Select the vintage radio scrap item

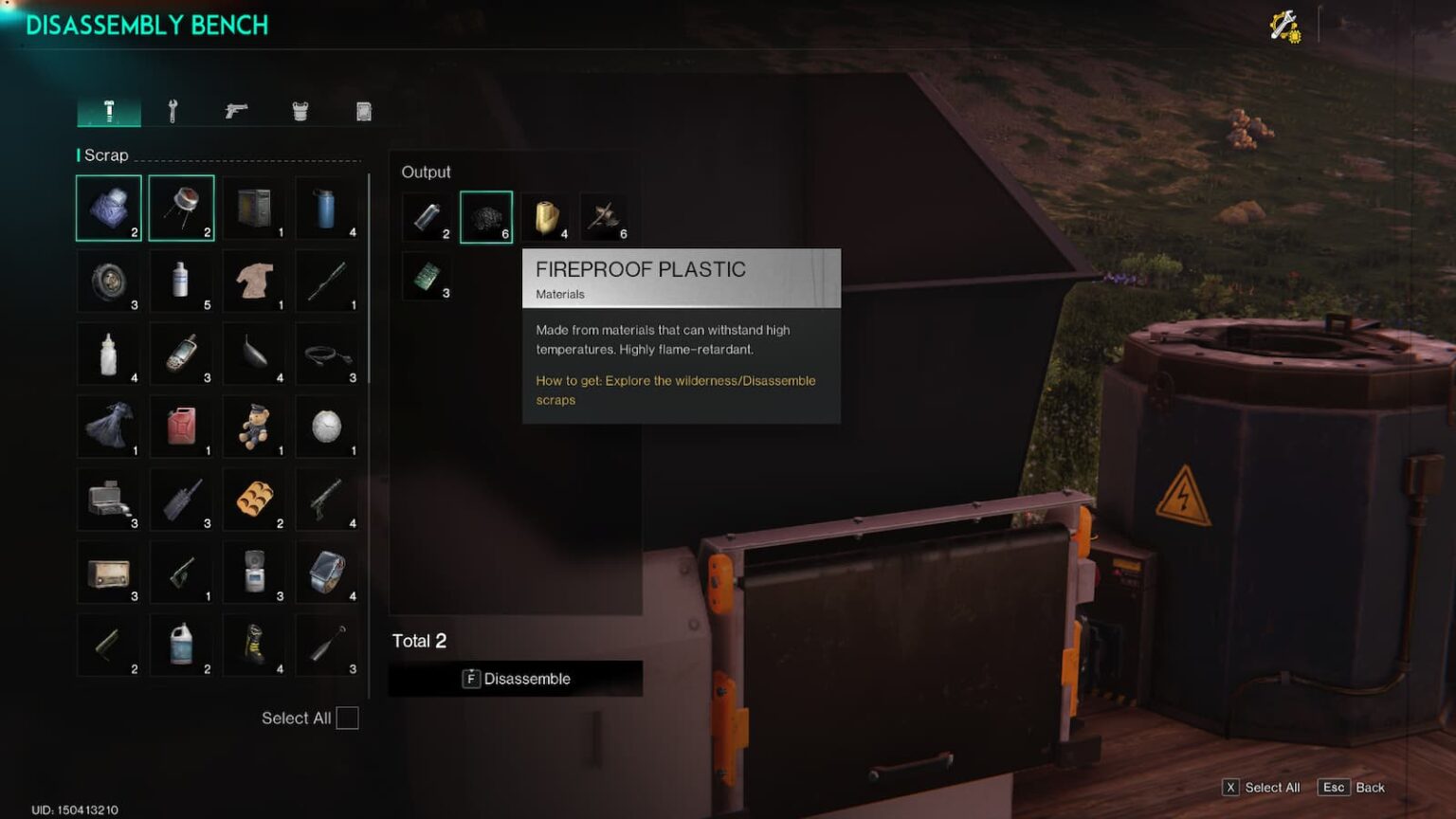tap(108, 573)
